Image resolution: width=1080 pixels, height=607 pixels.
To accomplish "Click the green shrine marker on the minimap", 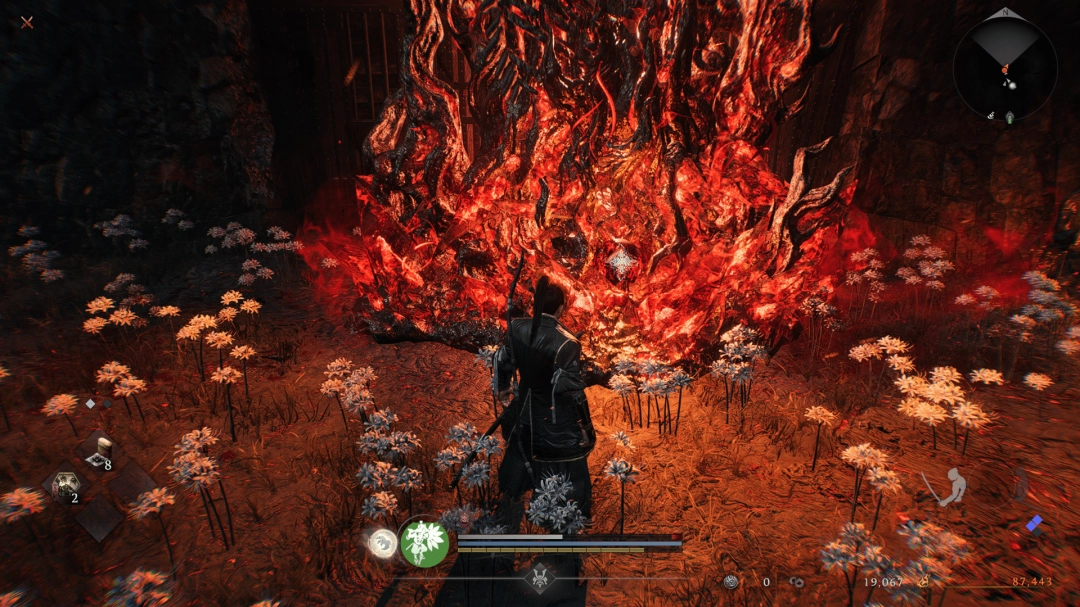I will point(1010,117).
